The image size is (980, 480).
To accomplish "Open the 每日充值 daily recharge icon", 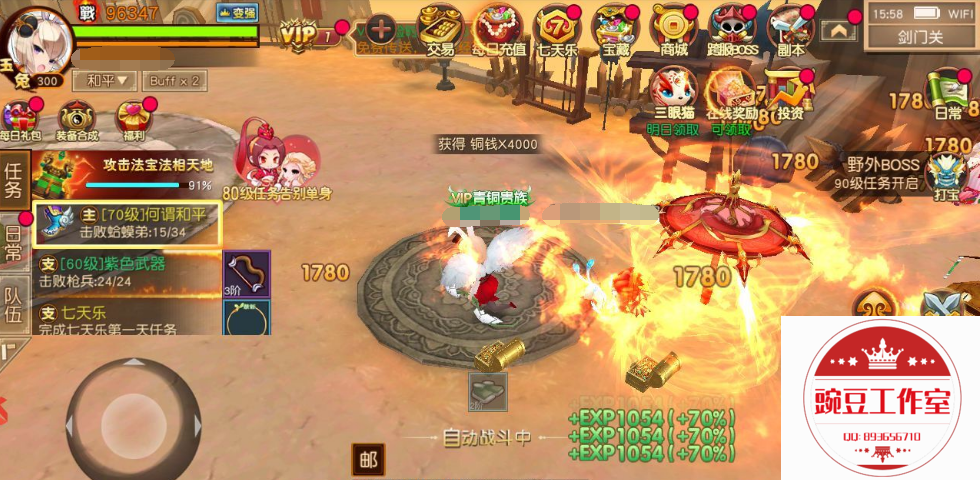I will click(497, 27).
